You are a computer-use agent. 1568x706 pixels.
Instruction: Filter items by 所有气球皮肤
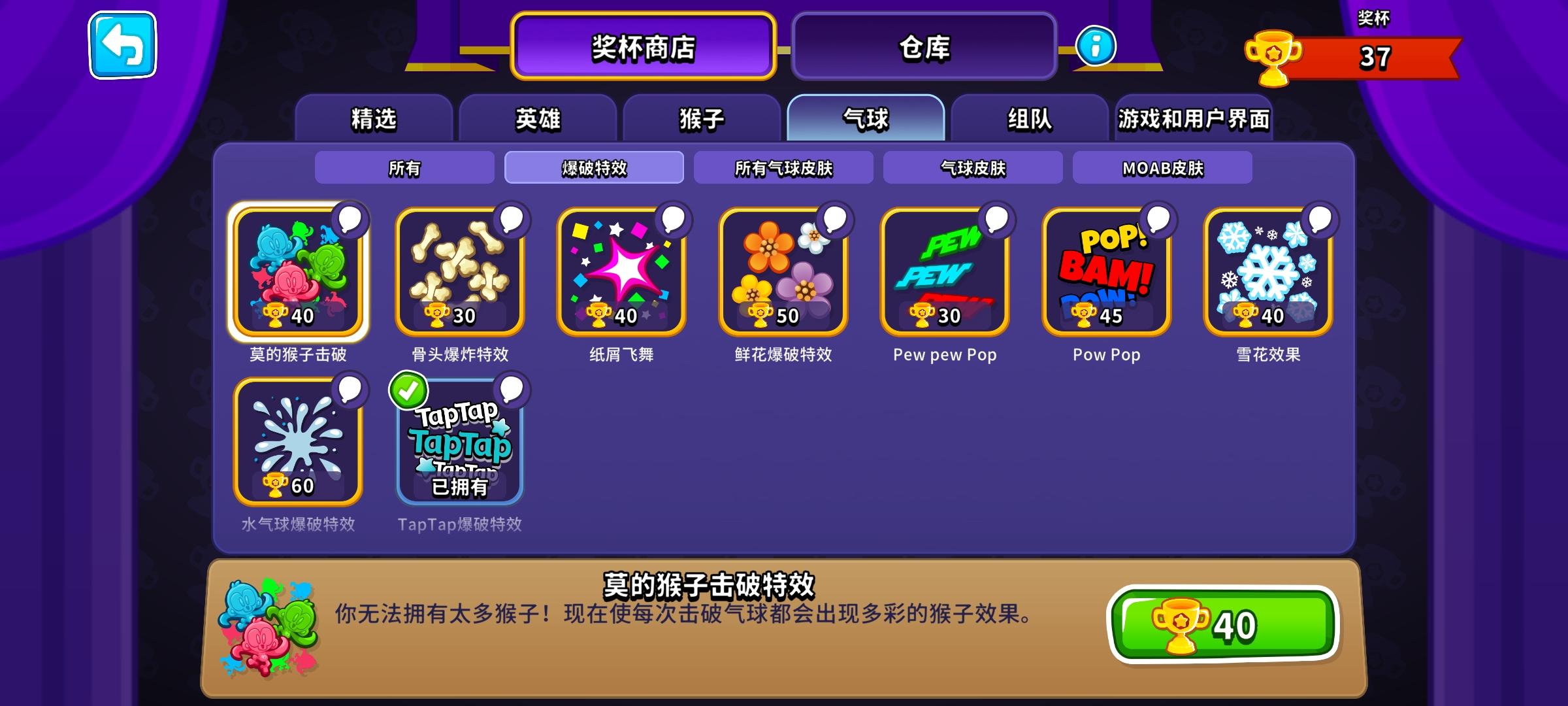(784, 167)
